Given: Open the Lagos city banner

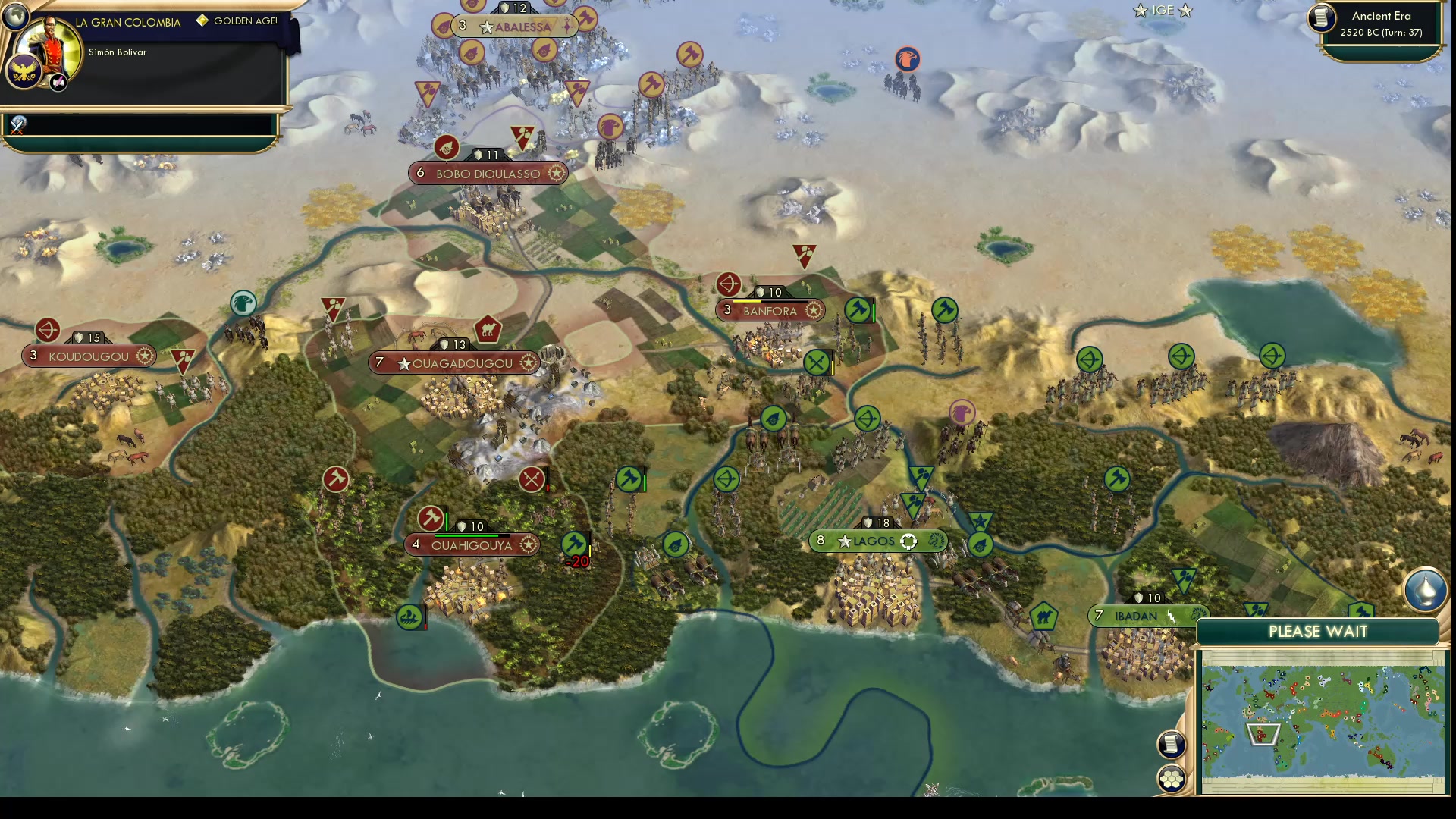Looking at the screenshot, I should [x=872, y=541].
